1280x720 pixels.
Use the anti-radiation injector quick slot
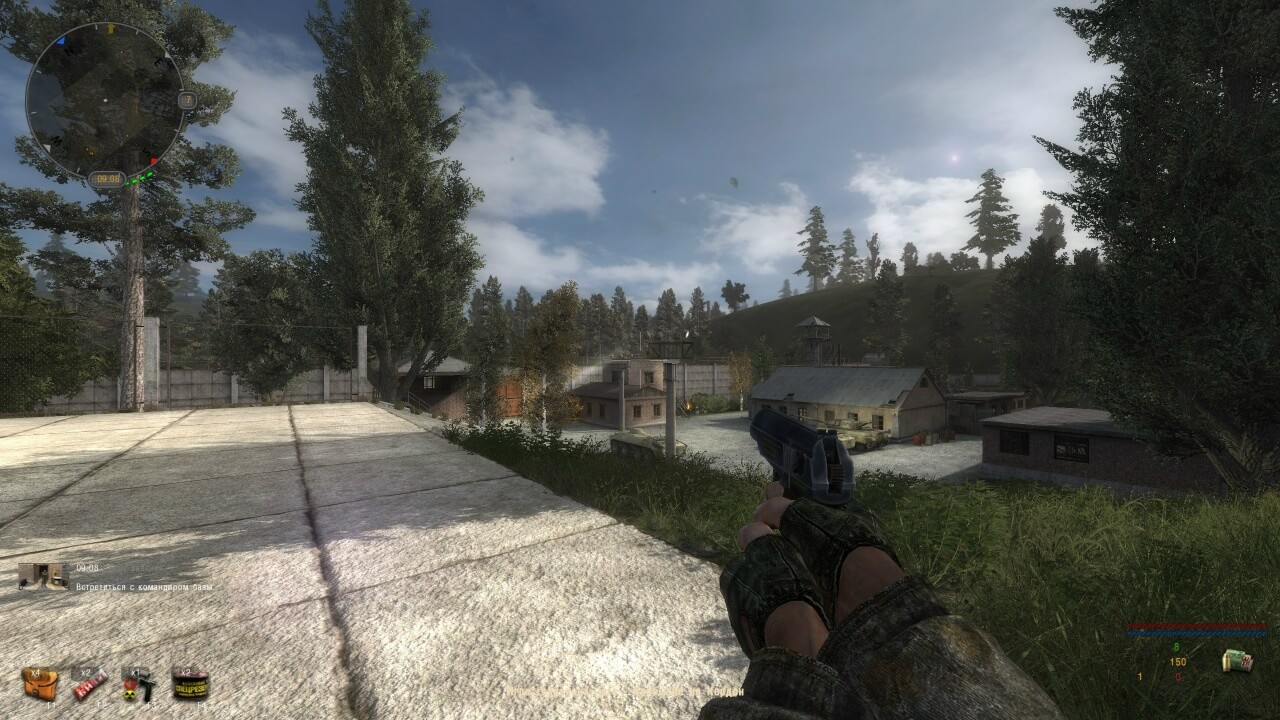coord(138,684)
